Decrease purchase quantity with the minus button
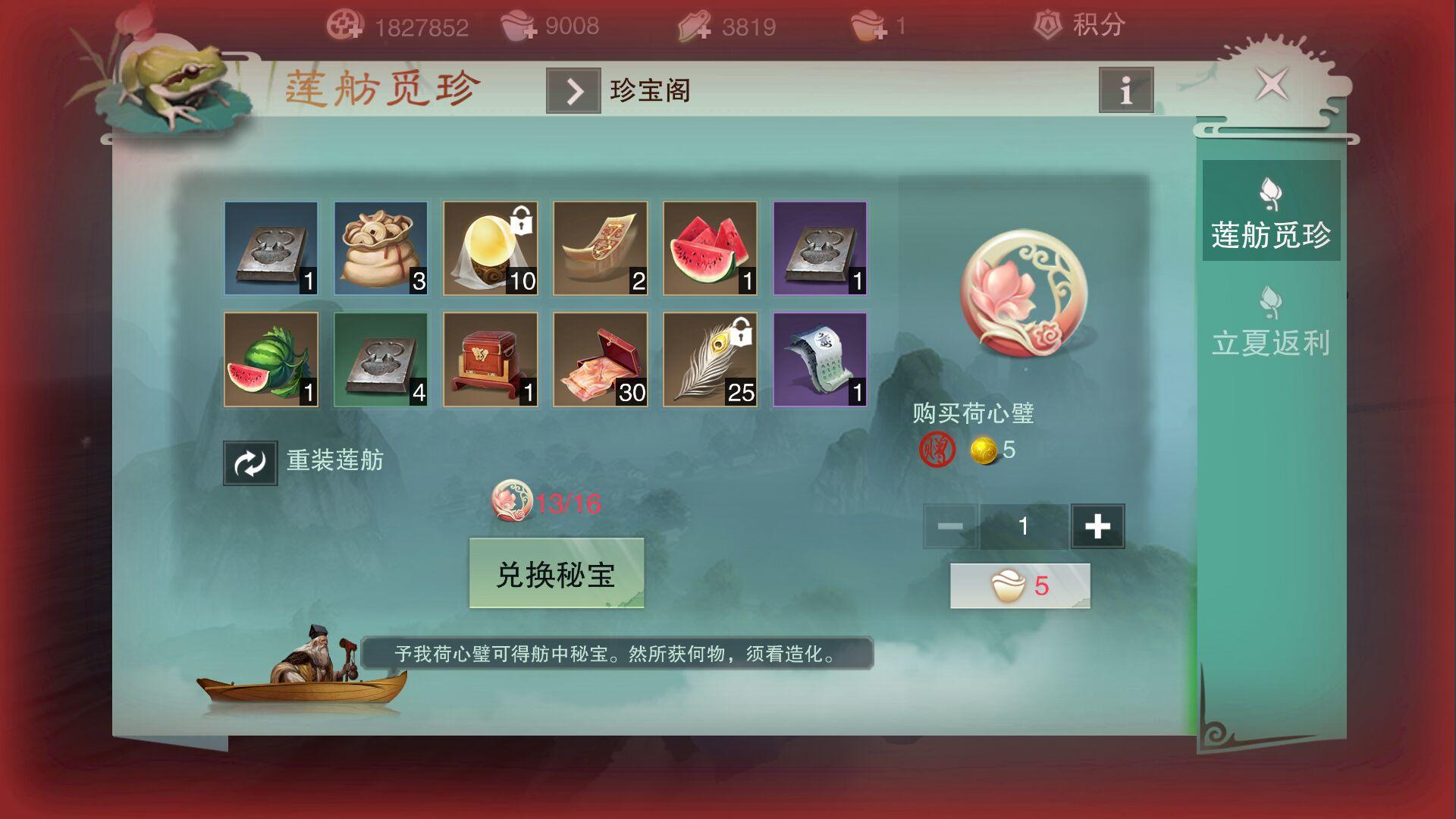The height and width of the screenshot is (819, 1456). click(949, 525)
